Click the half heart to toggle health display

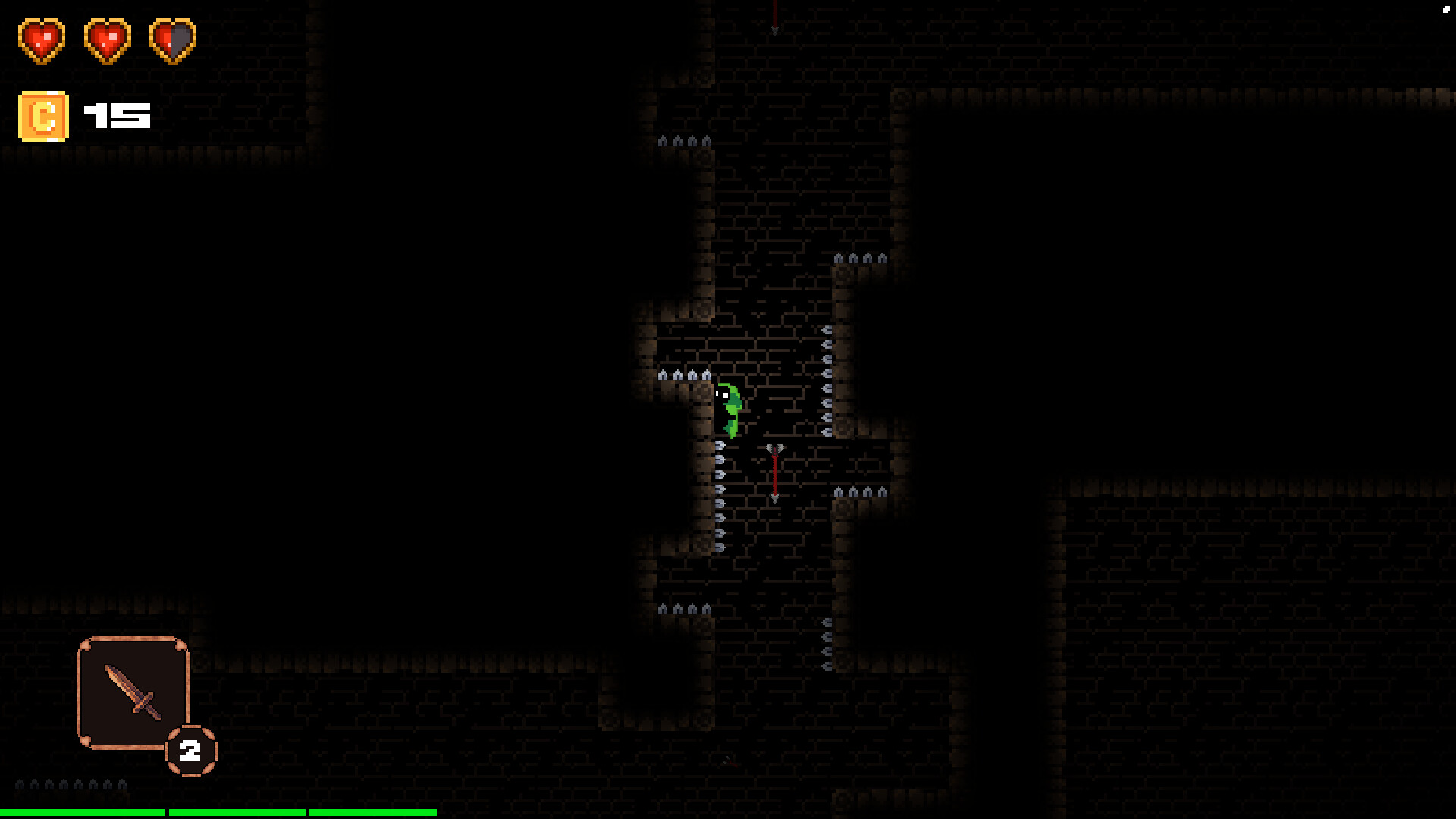click(173, 42)
